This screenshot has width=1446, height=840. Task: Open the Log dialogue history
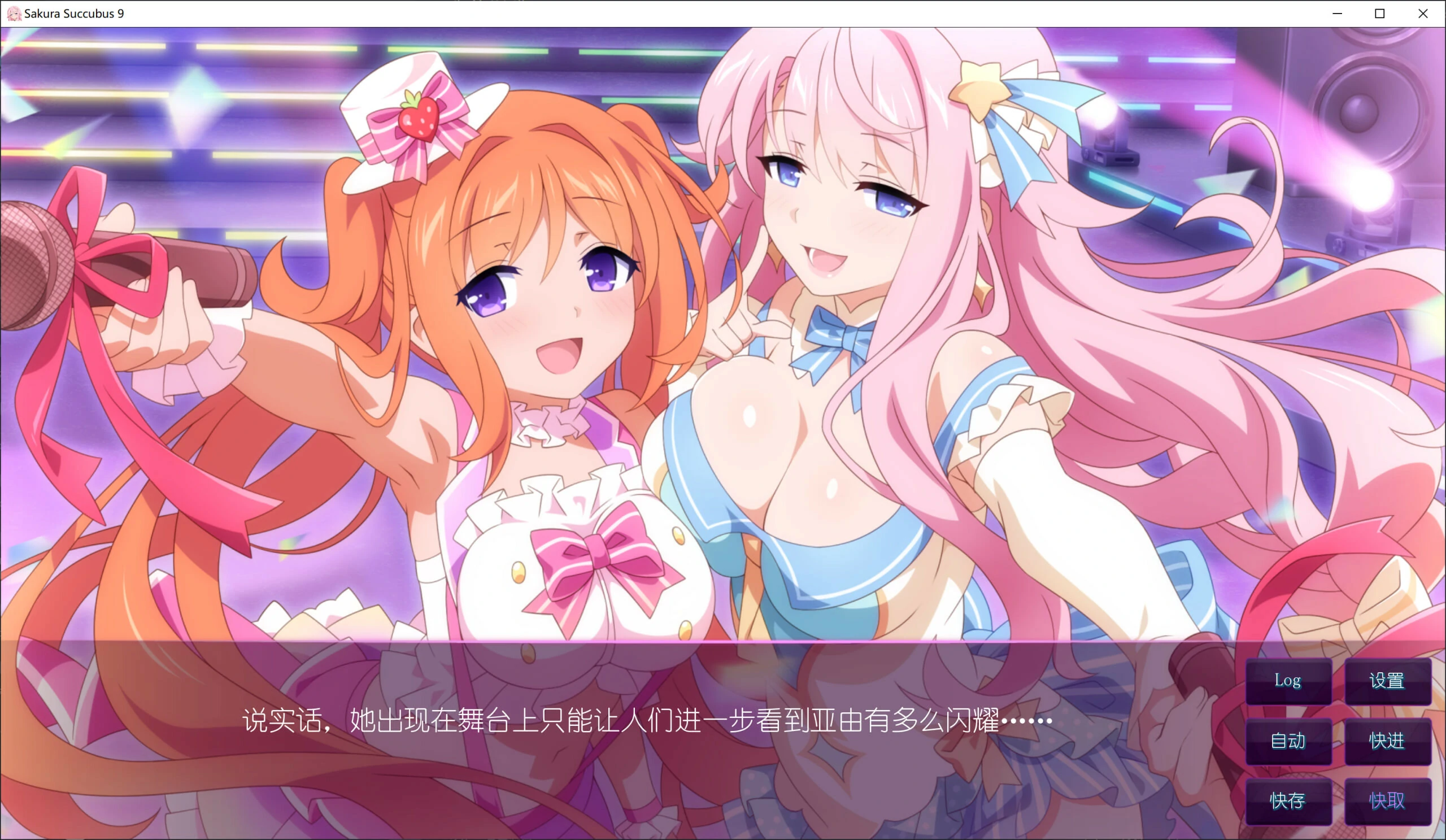click(x=1289, y=682)
